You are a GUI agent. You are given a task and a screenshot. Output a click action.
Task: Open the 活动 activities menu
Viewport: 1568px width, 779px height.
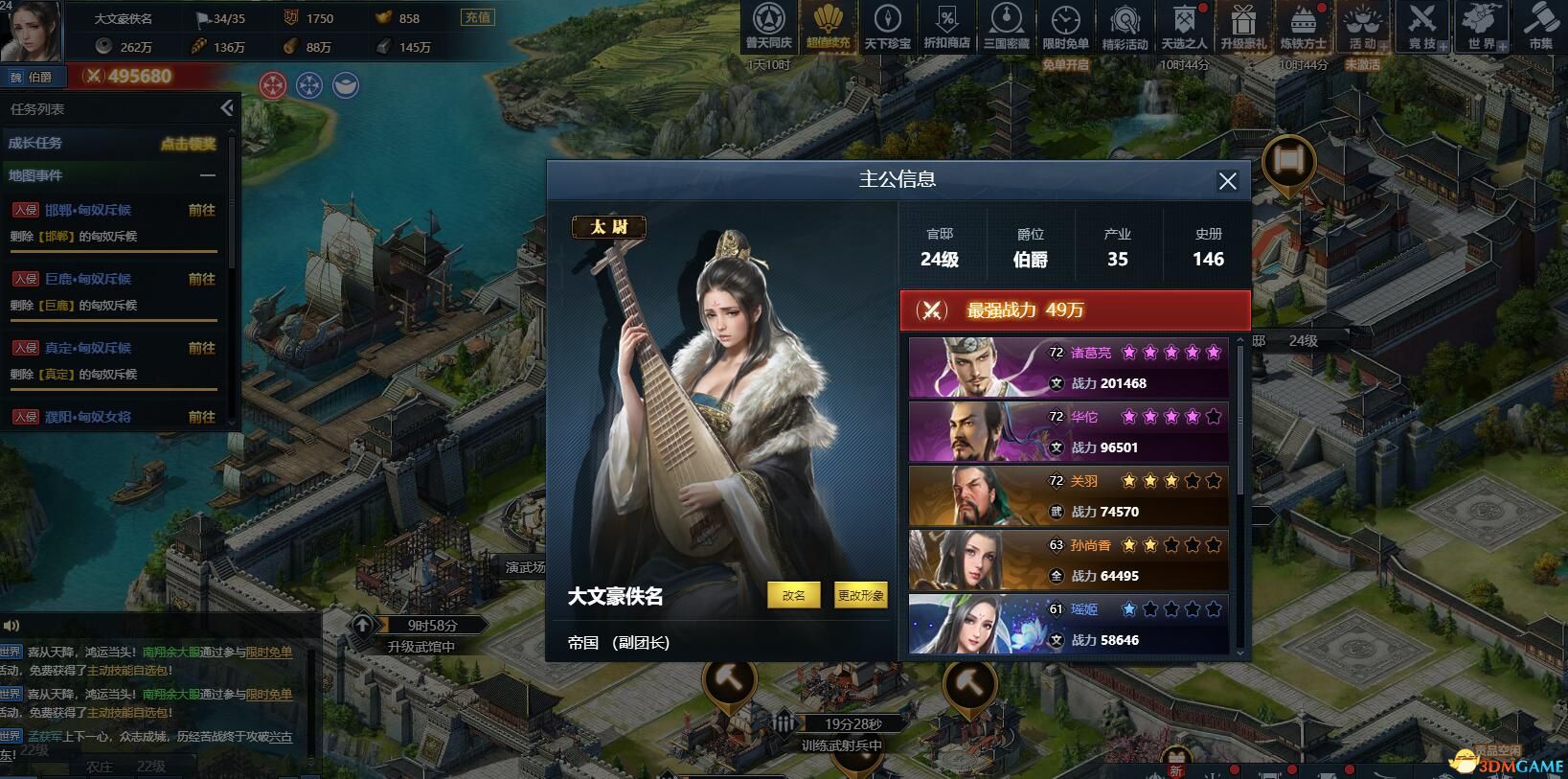[x=1362, y=27]
